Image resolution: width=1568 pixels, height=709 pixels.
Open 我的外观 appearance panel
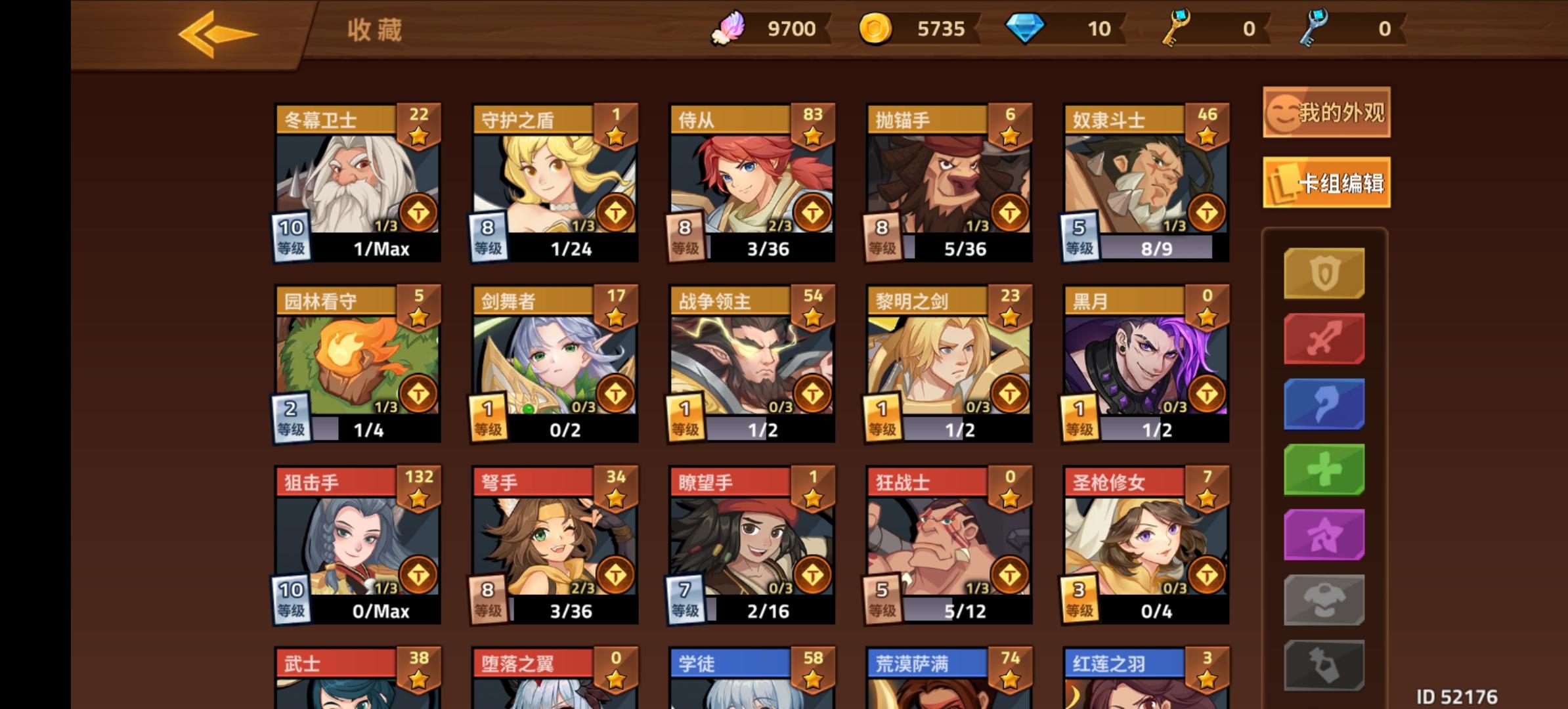1325,113
